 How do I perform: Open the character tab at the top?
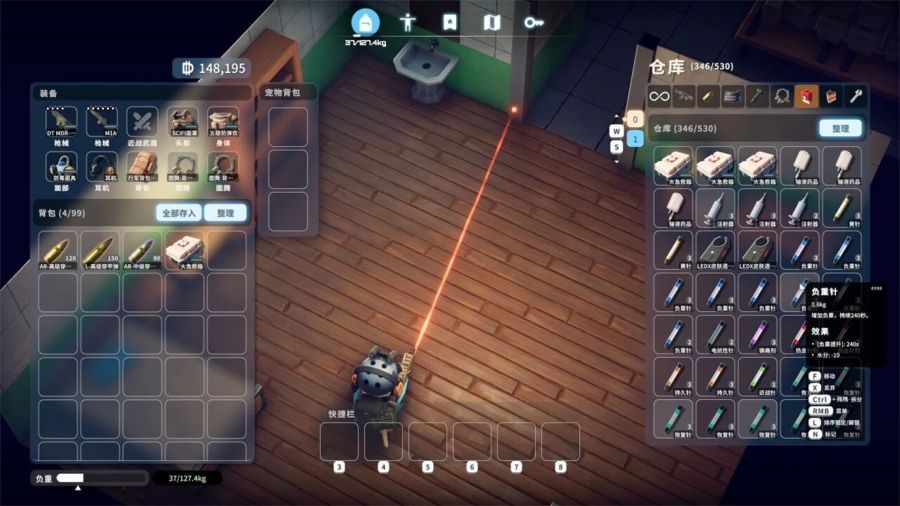[x=407, y=22]
